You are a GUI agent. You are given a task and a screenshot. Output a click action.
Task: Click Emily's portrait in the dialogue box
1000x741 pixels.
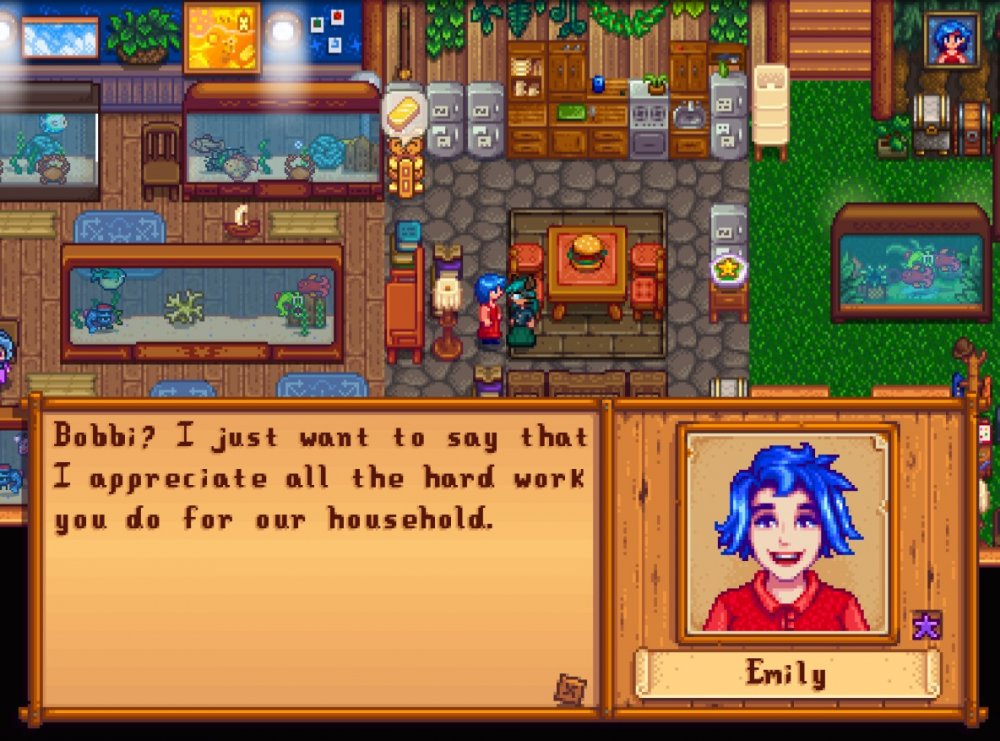point(787,533)
